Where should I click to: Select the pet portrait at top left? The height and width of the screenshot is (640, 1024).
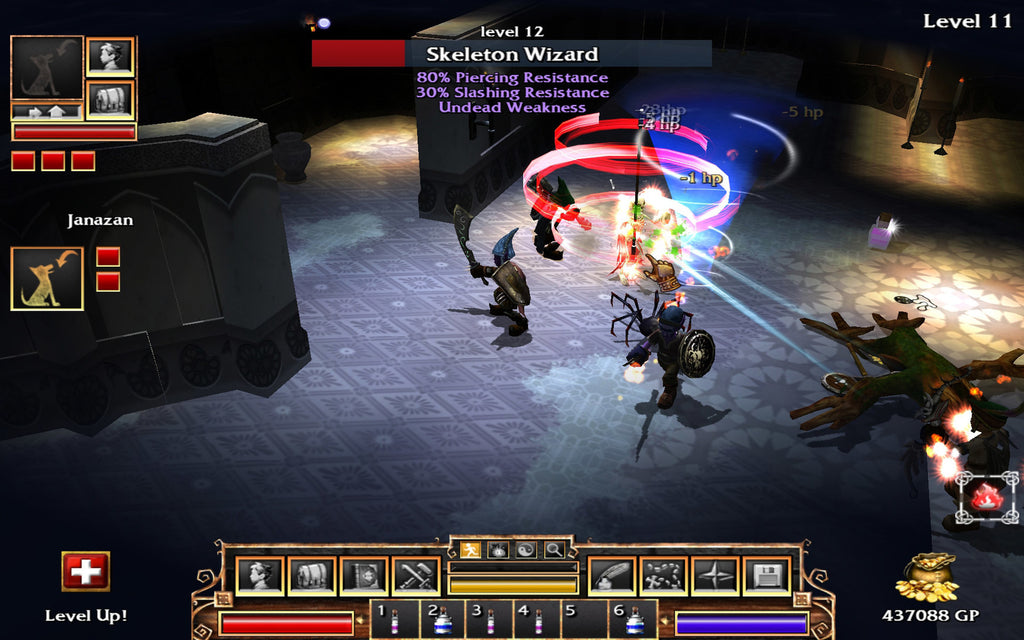(46, 68)
